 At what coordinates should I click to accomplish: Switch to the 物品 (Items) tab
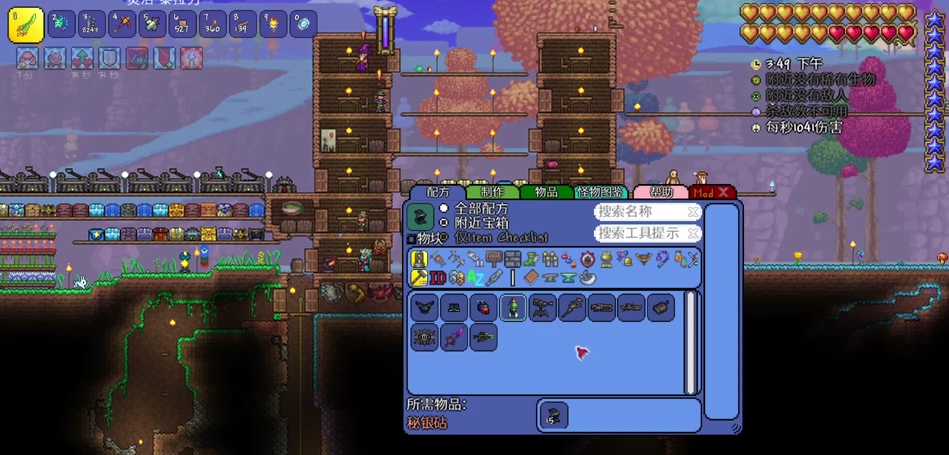pos(546,192)
